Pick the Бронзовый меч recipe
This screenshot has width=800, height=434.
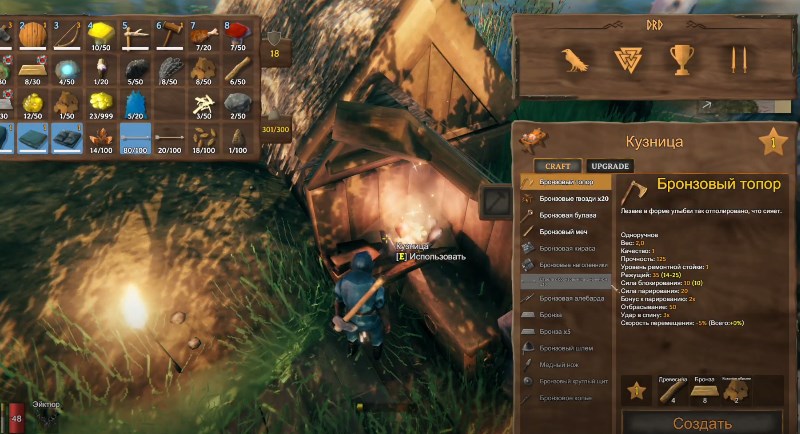[x=567, y=231]
